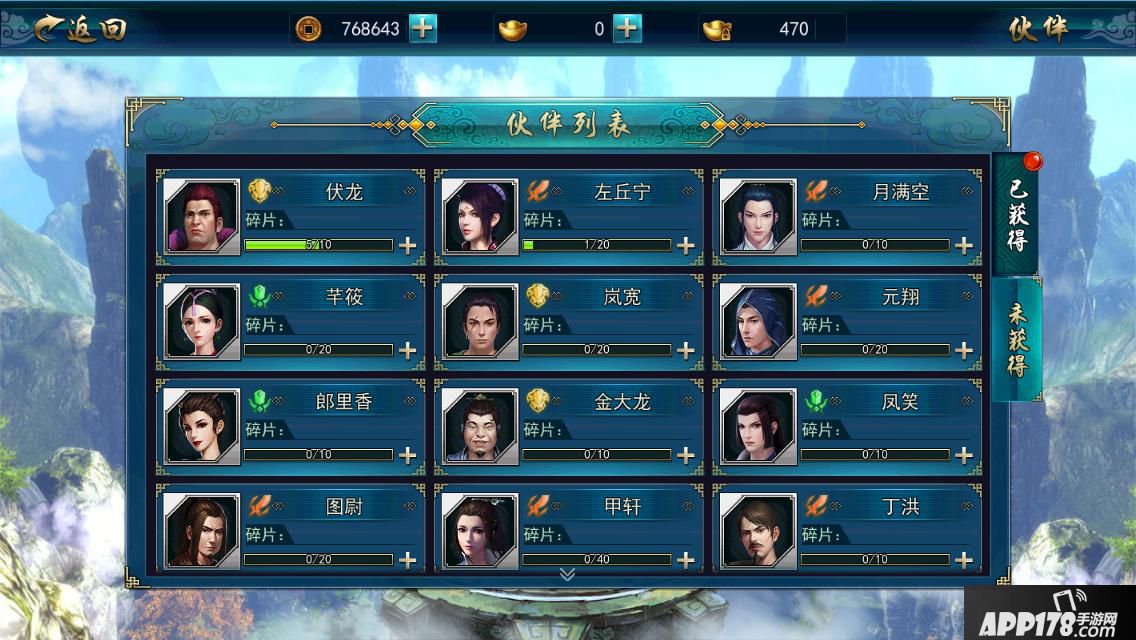1136x640 pixels.
Task: Select partner 金大龙 portrait
Action: coord(480,426)
